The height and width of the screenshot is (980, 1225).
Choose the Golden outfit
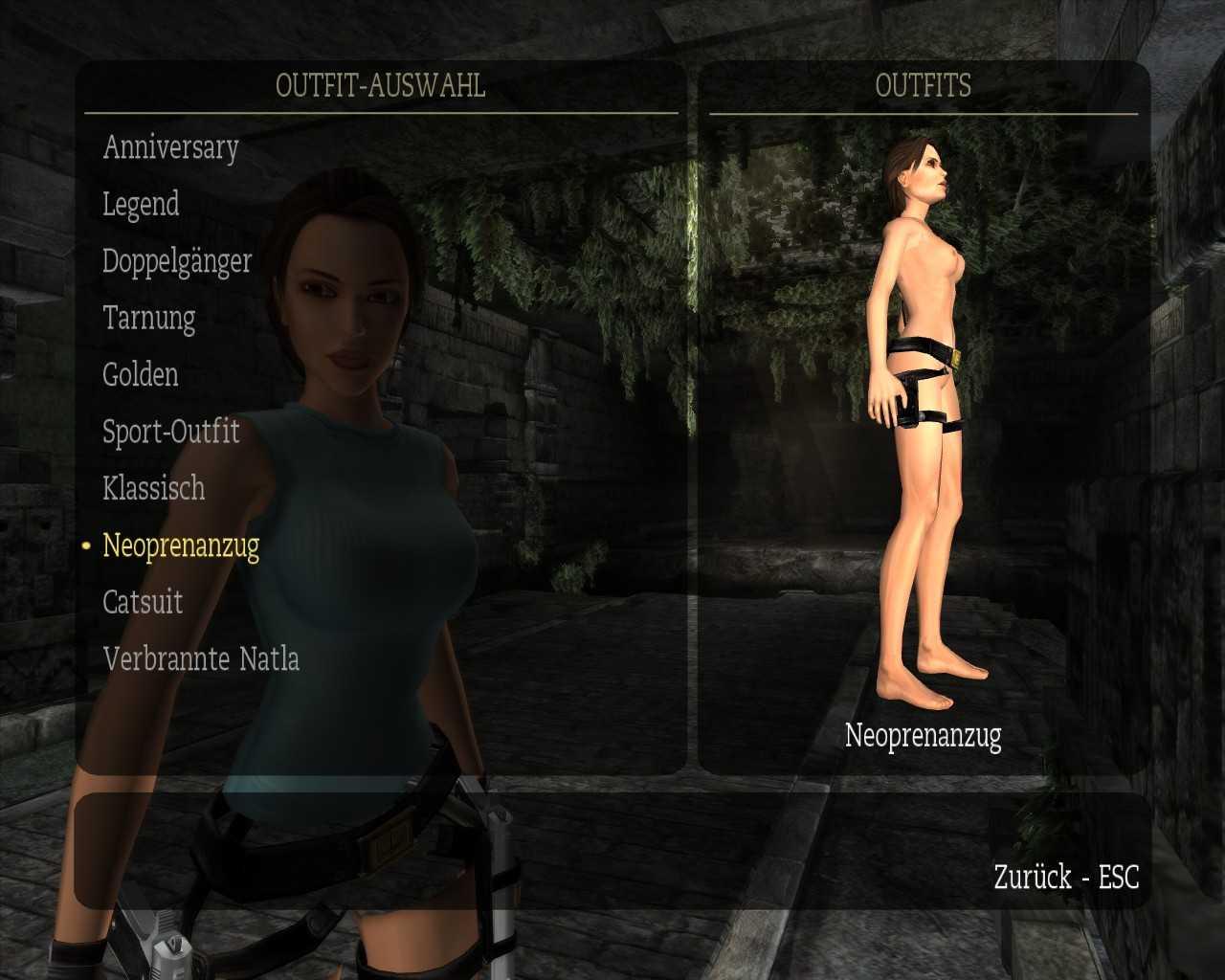pyautogui.click(x=140, y=374)
